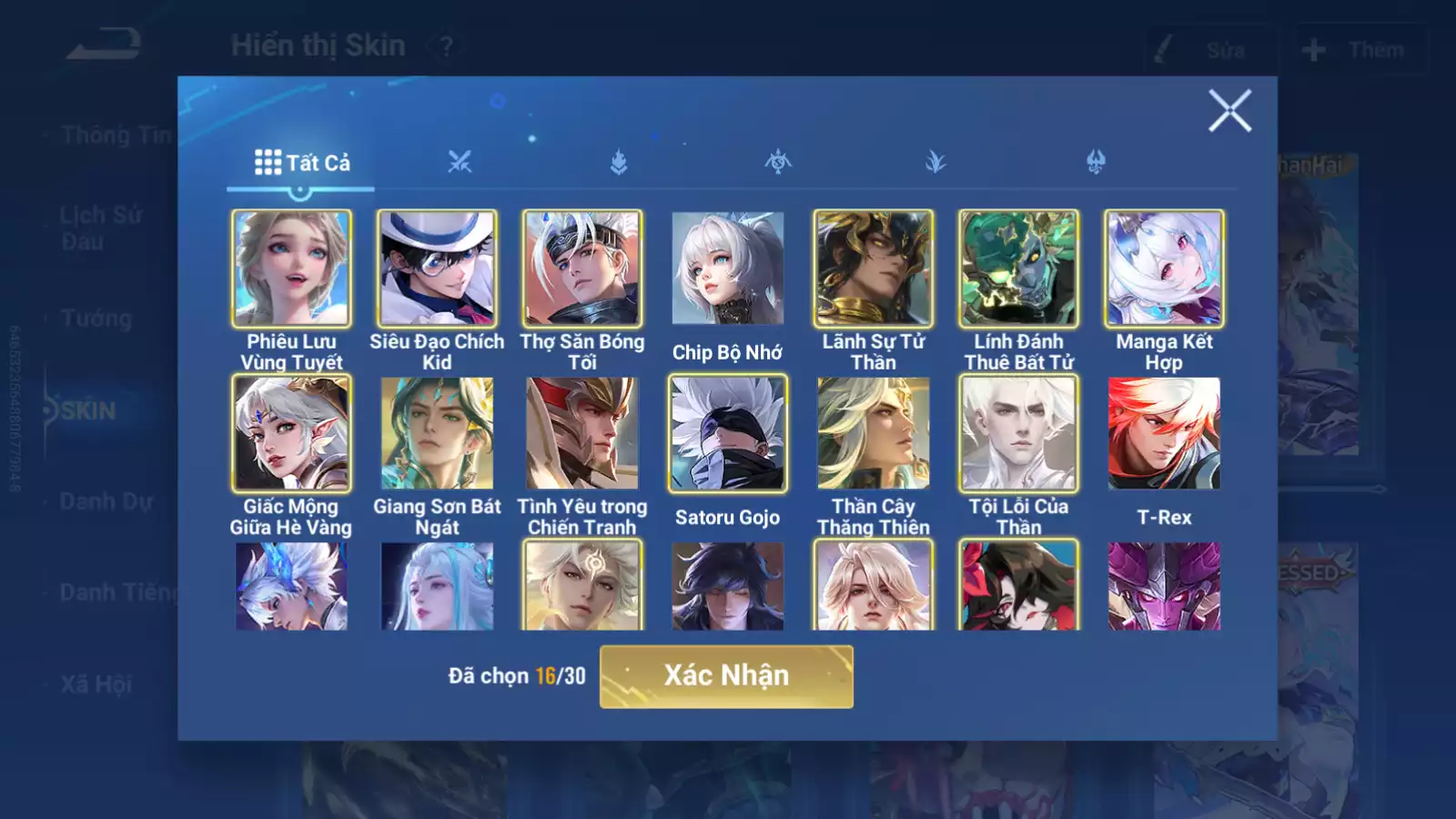Choose the T-Rex skin
Viewport: 1456px width, 819px height.
pos(1164,433)
